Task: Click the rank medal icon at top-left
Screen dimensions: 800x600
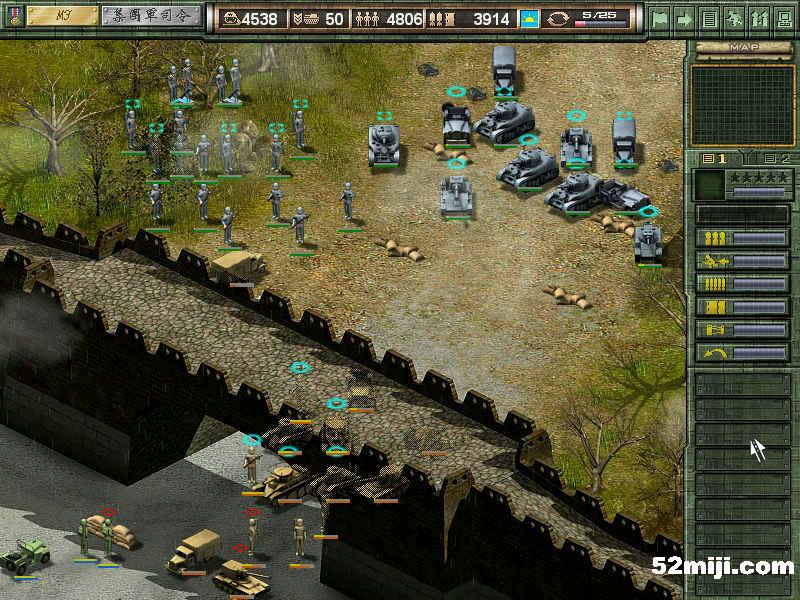Action: (12, 16)
